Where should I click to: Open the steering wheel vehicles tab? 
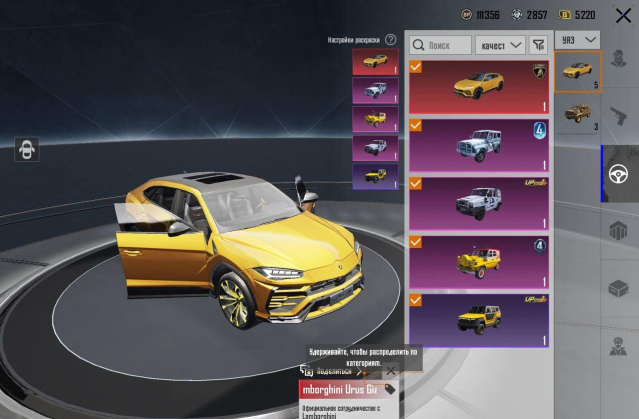(x=619, y=173)
